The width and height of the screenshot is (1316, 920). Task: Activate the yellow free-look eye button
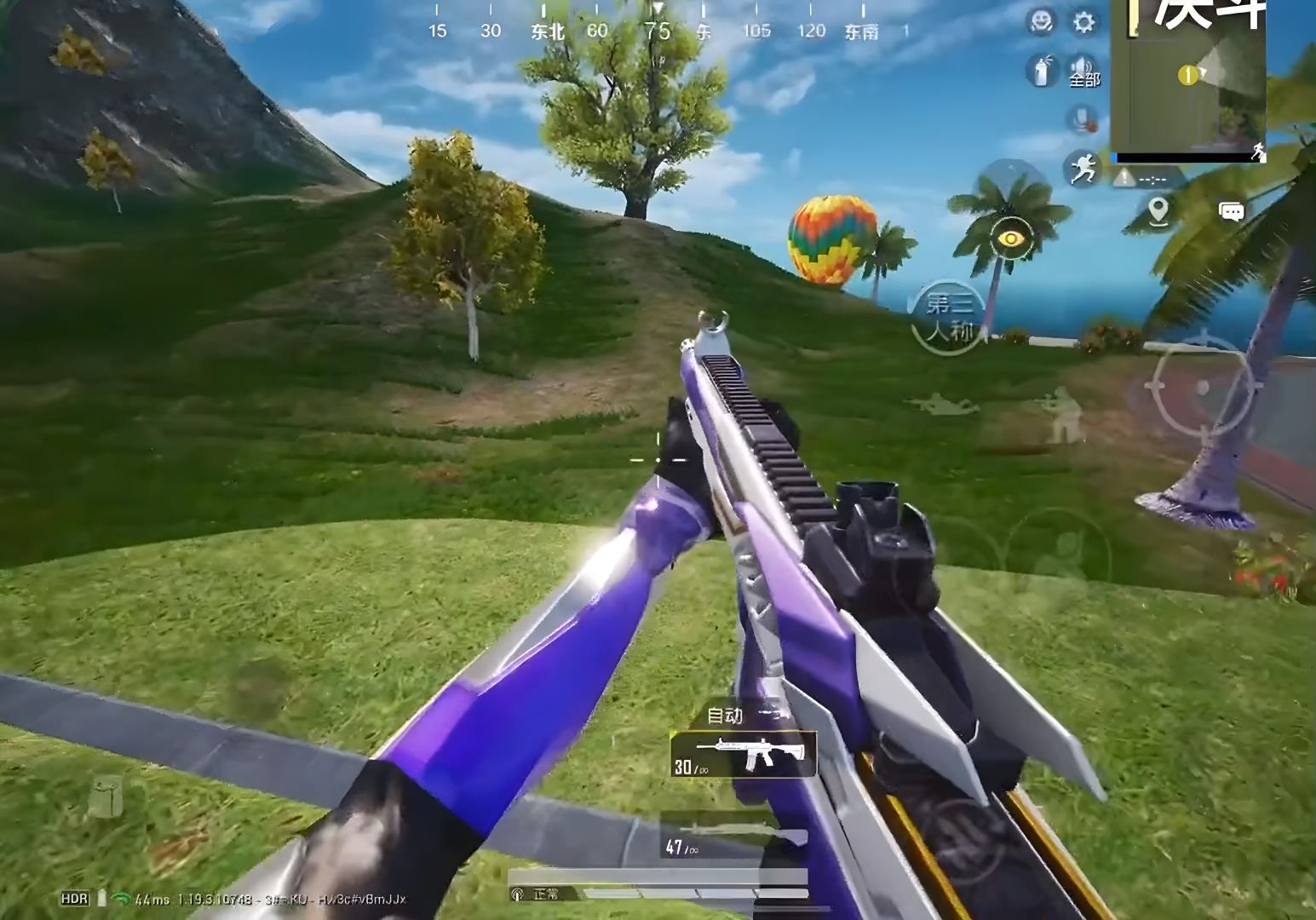click(x=1010, y=239)
